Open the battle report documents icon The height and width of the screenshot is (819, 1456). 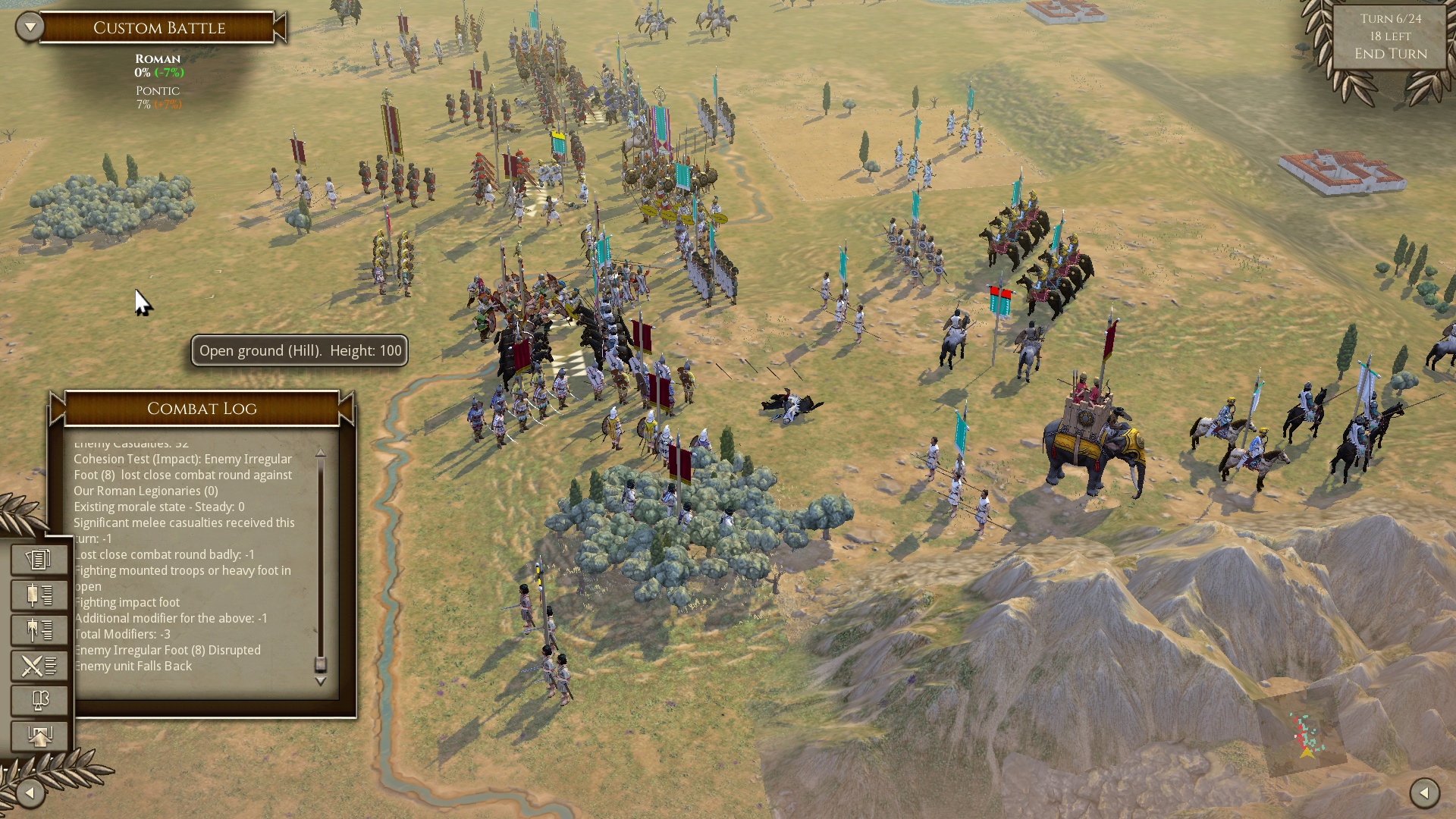39,560
